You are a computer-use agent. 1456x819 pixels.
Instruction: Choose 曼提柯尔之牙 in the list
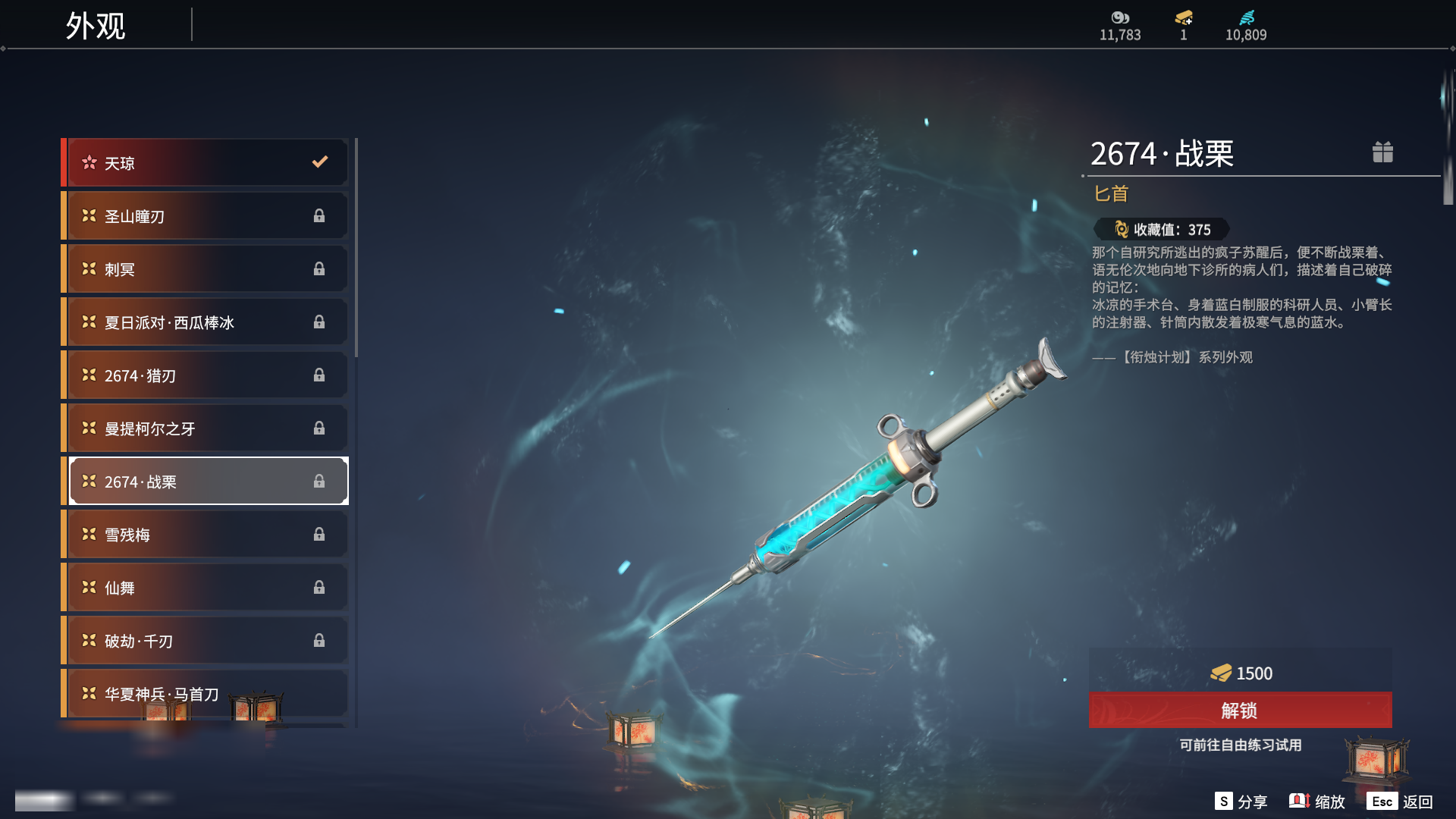tap(206, 428)
